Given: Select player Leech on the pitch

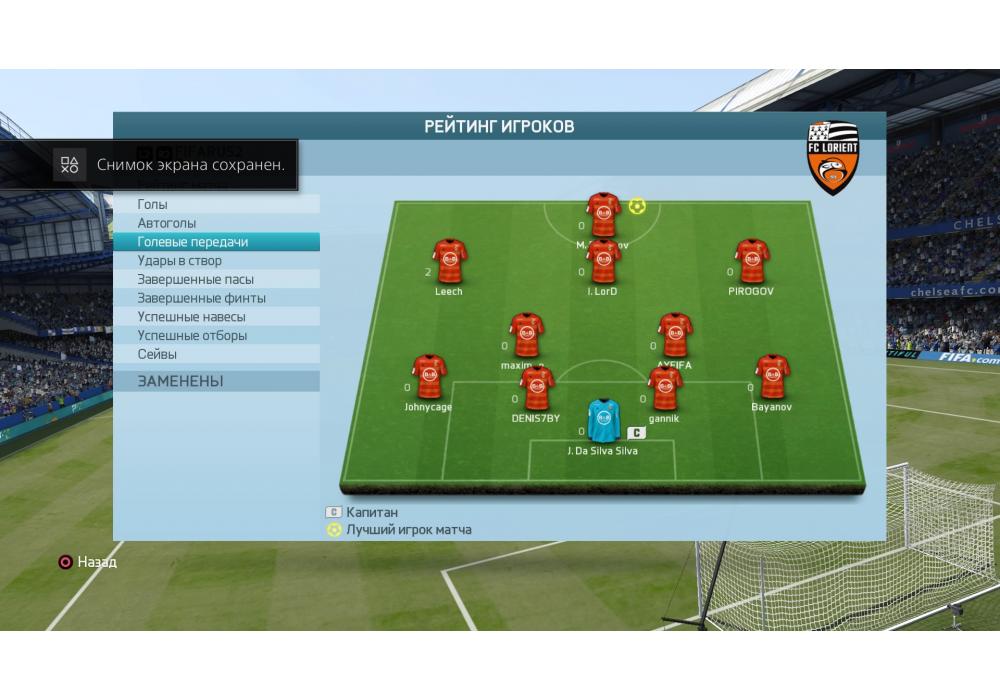Looking at the screenshot, I should pos(449,262).
